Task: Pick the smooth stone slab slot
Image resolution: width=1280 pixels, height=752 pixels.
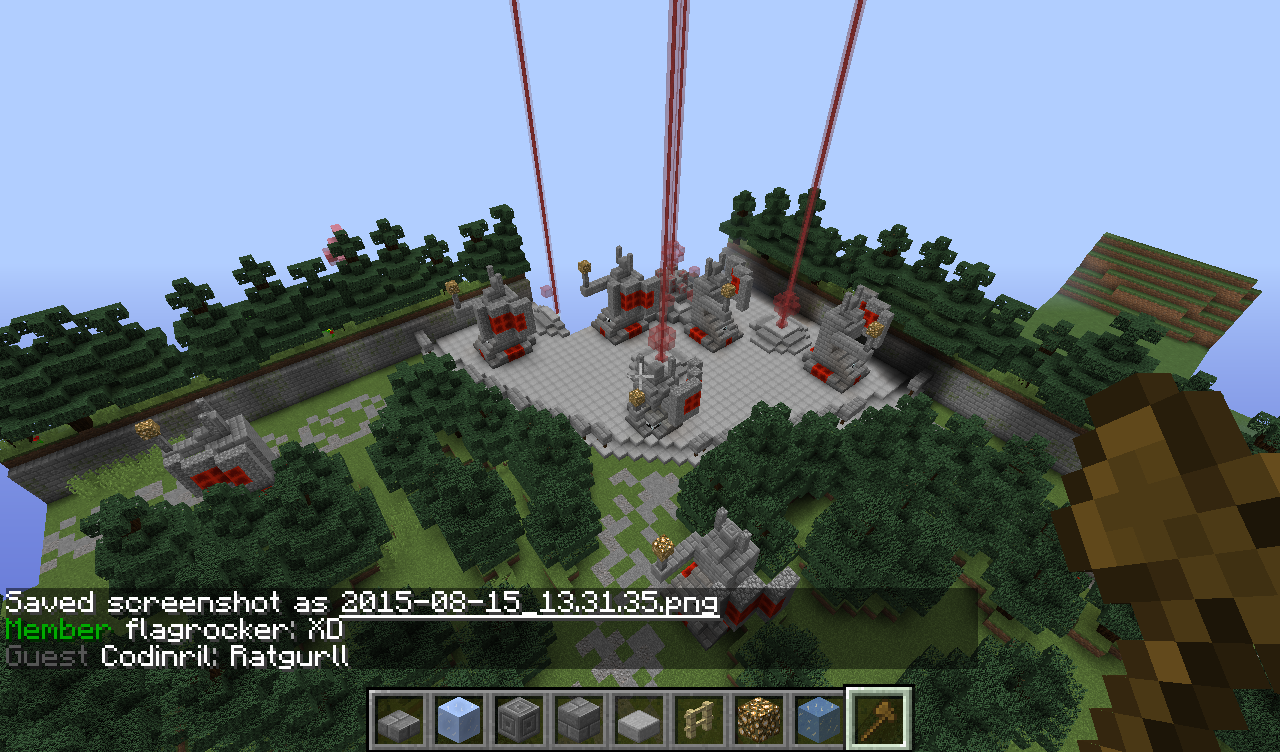Action: [x=639, y=718]
